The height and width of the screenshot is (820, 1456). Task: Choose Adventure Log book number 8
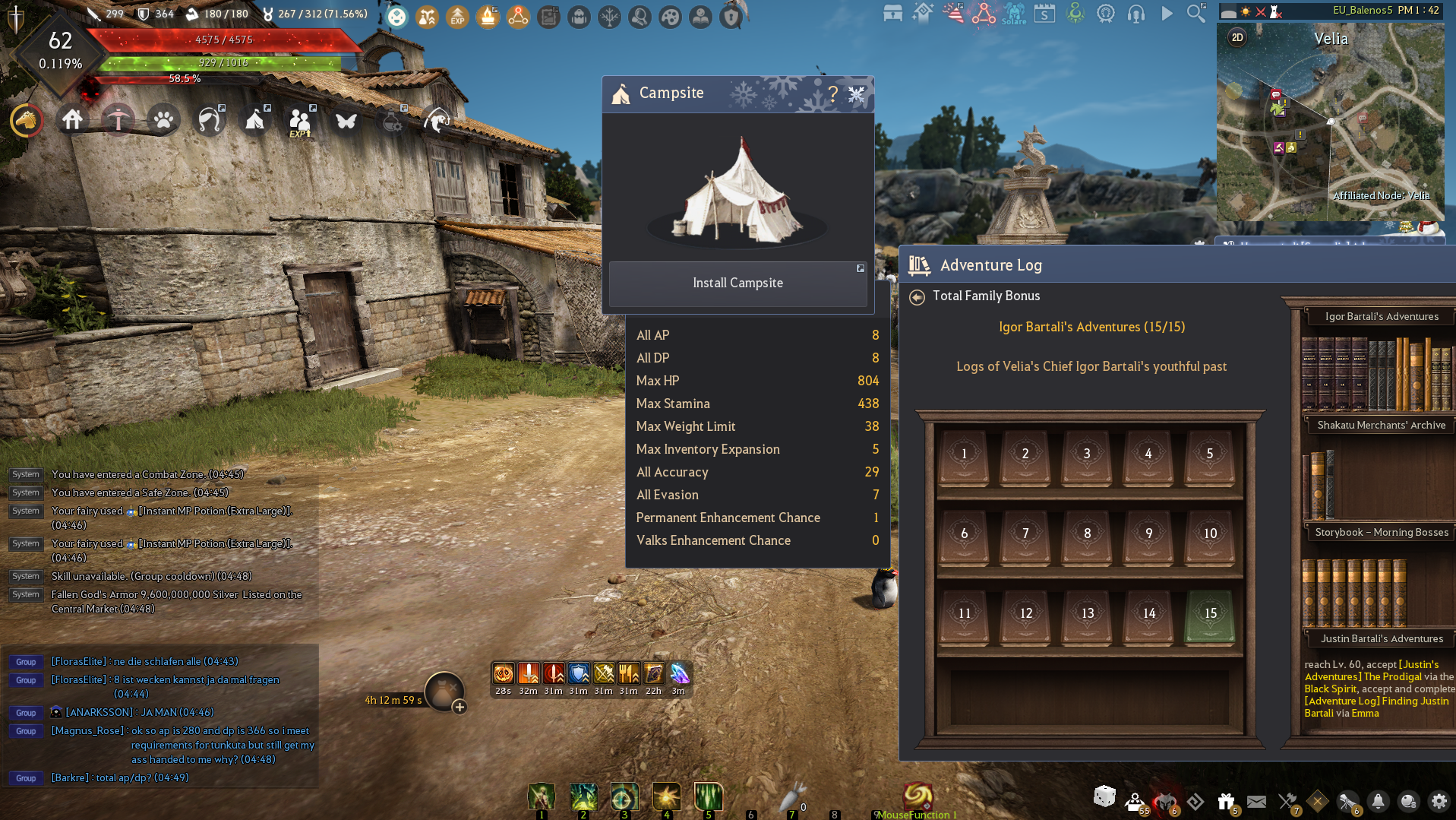pyautogui.click(x=1087, y=535)
